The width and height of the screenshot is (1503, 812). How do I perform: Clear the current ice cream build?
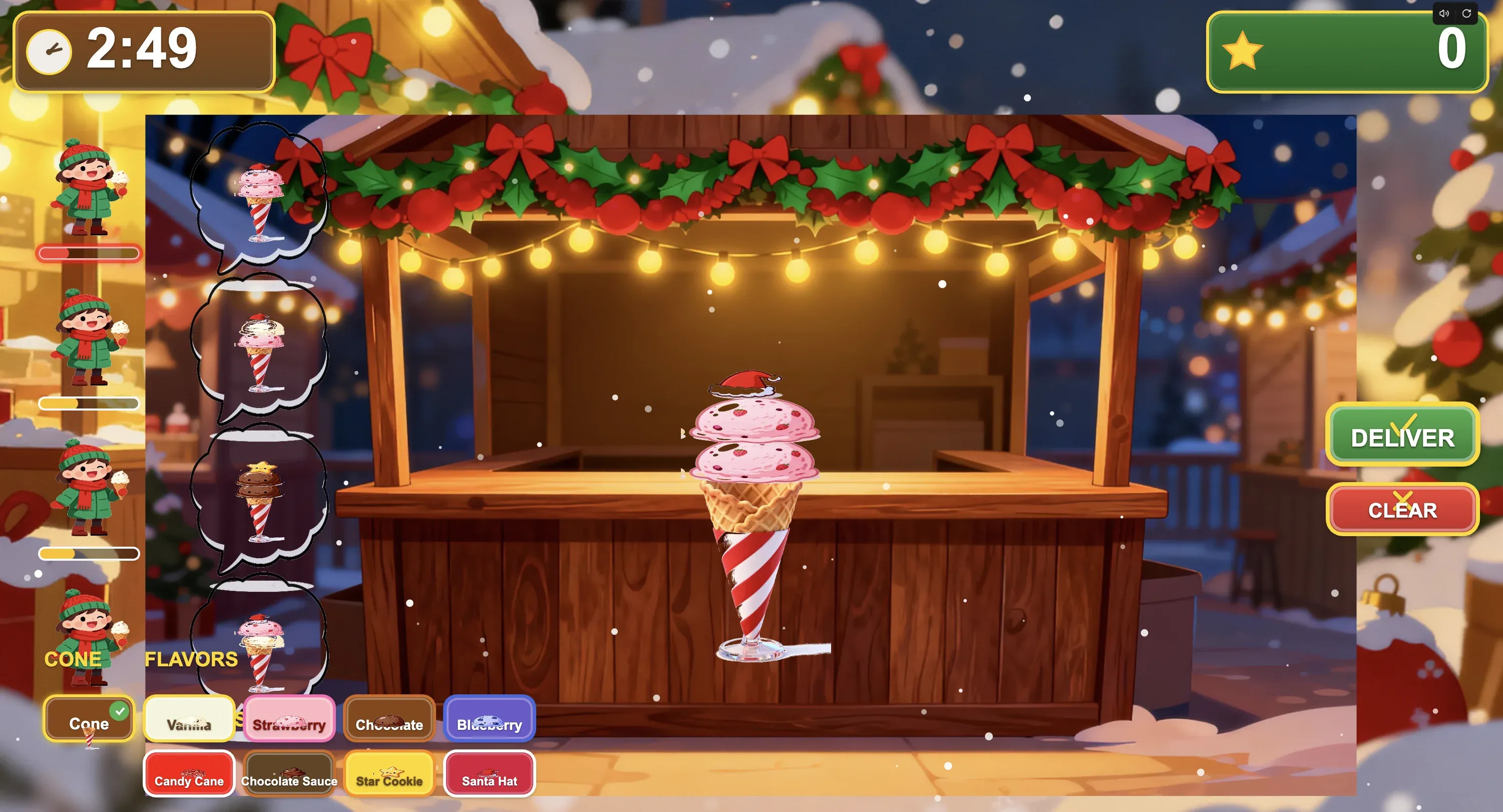click(1402, 509)
